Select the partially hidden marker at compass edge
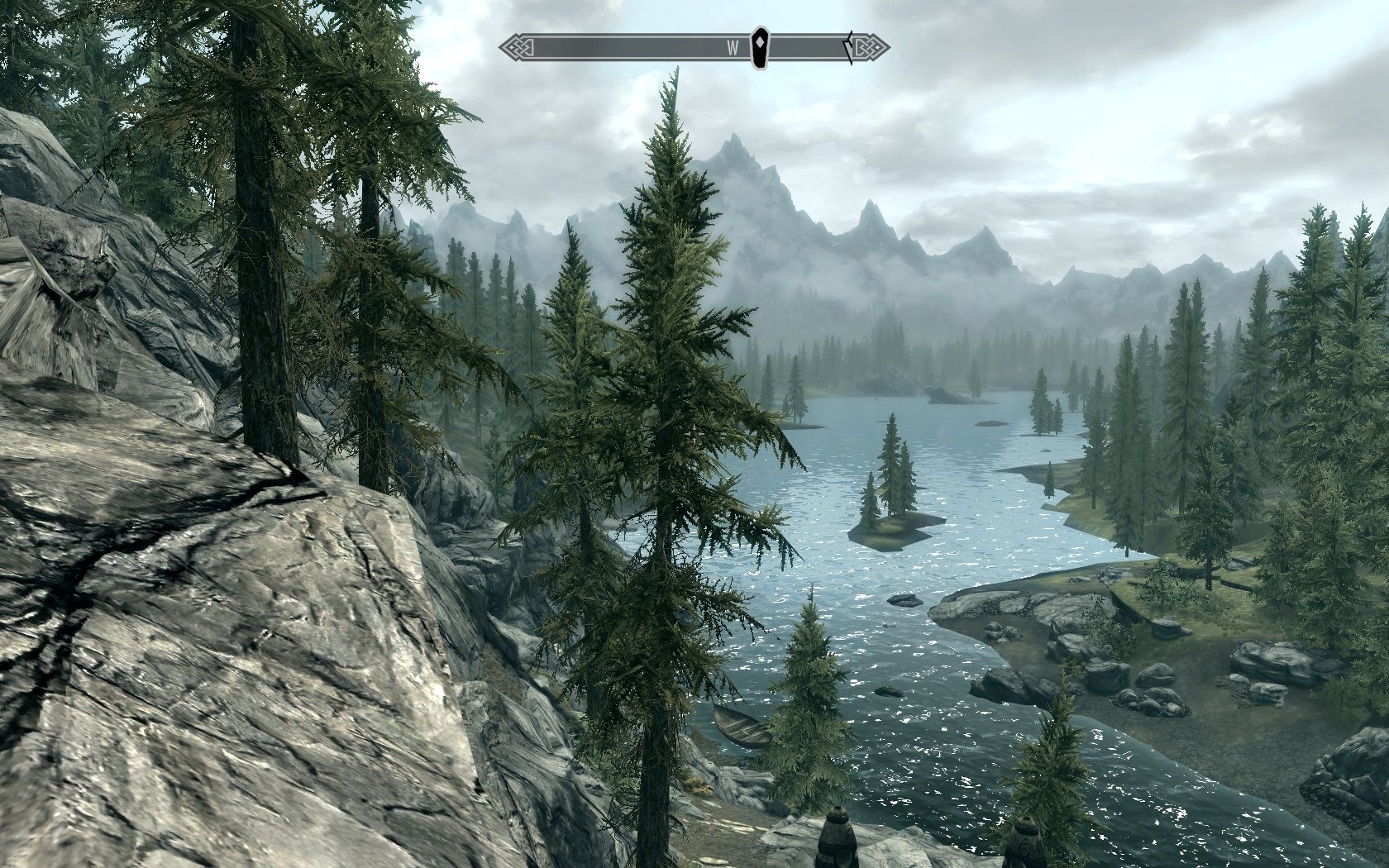 [x=848, y=47]
